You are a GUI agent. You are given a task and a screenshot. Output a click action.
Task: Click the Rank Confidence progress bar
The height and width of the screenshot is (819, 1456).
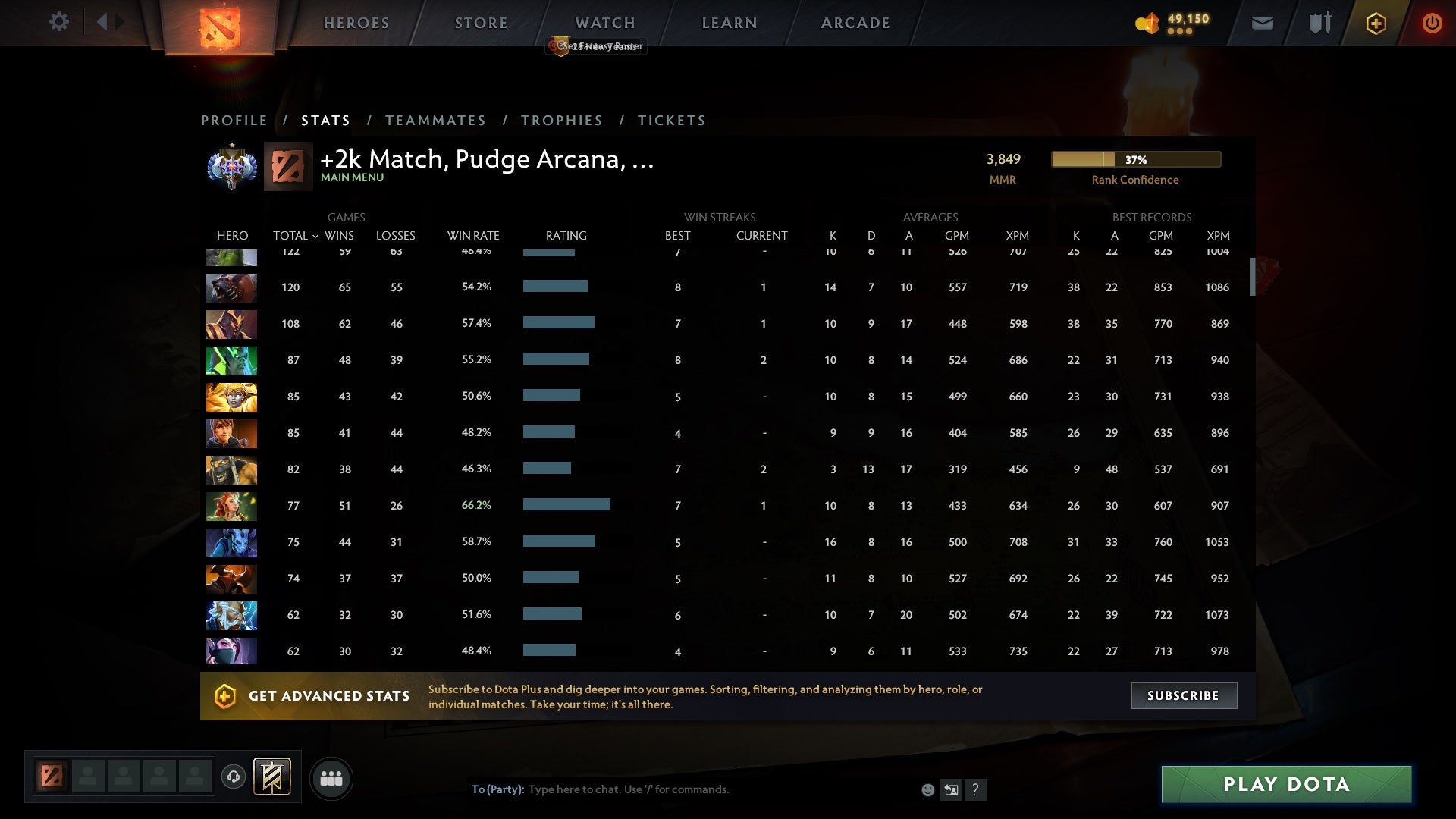(1135, 159)
